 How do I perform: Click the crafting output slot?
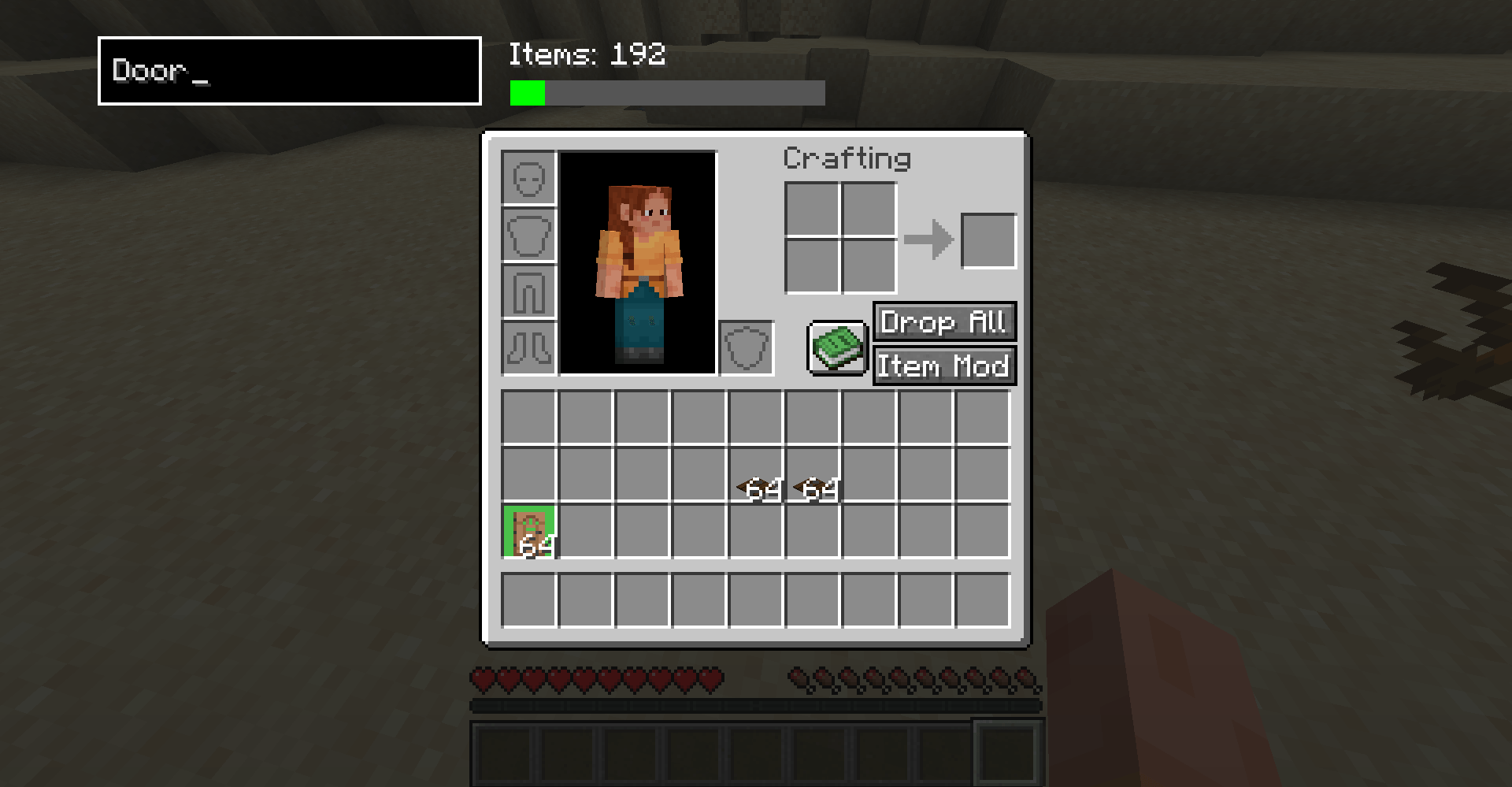point(988,239)
